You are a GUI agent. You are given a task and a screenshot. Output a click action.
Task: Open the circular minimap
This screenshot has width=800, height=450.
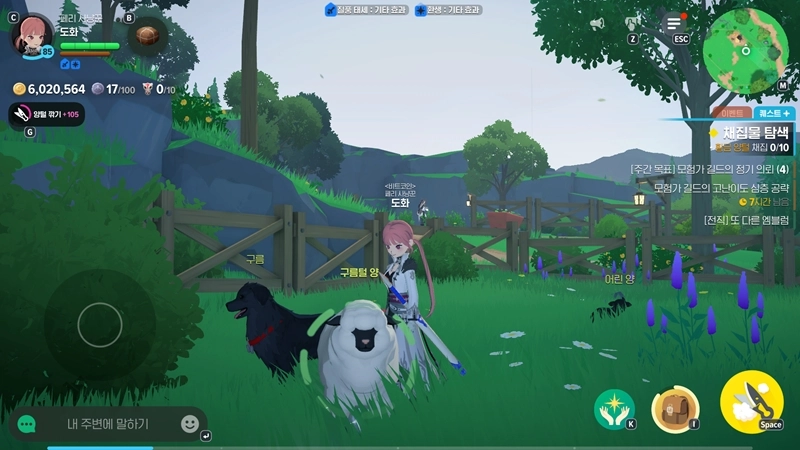(x=745, y=50)
